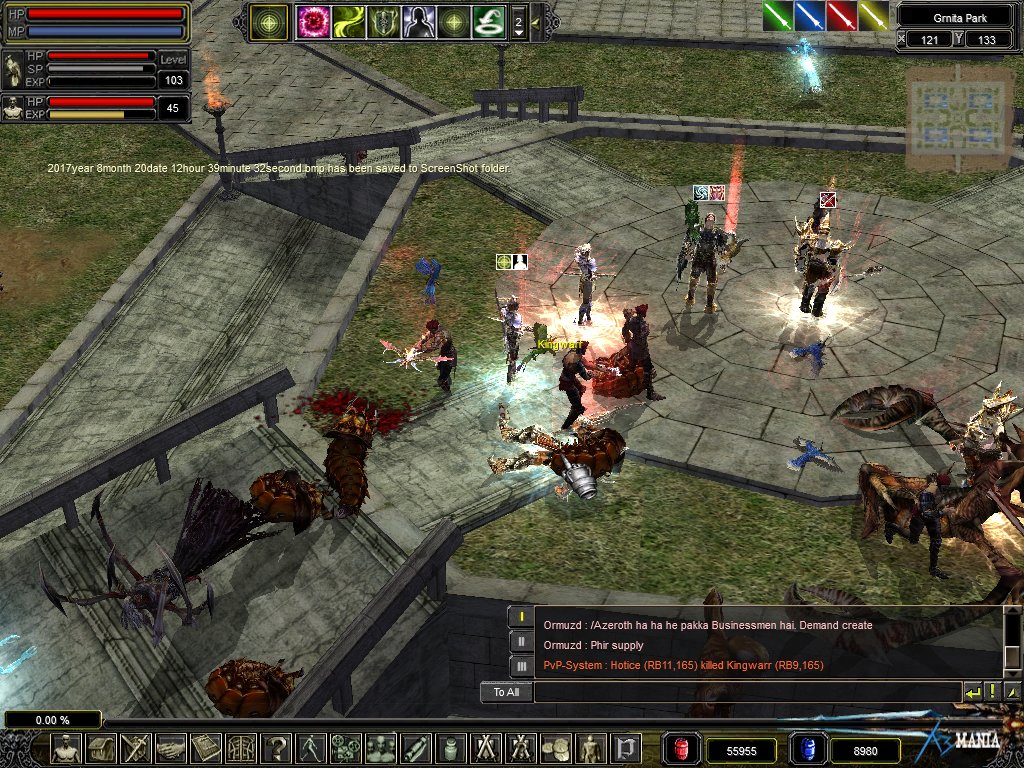Select the blue sword element icon
The image size is (1024, 768).
(x=810, y=15)
